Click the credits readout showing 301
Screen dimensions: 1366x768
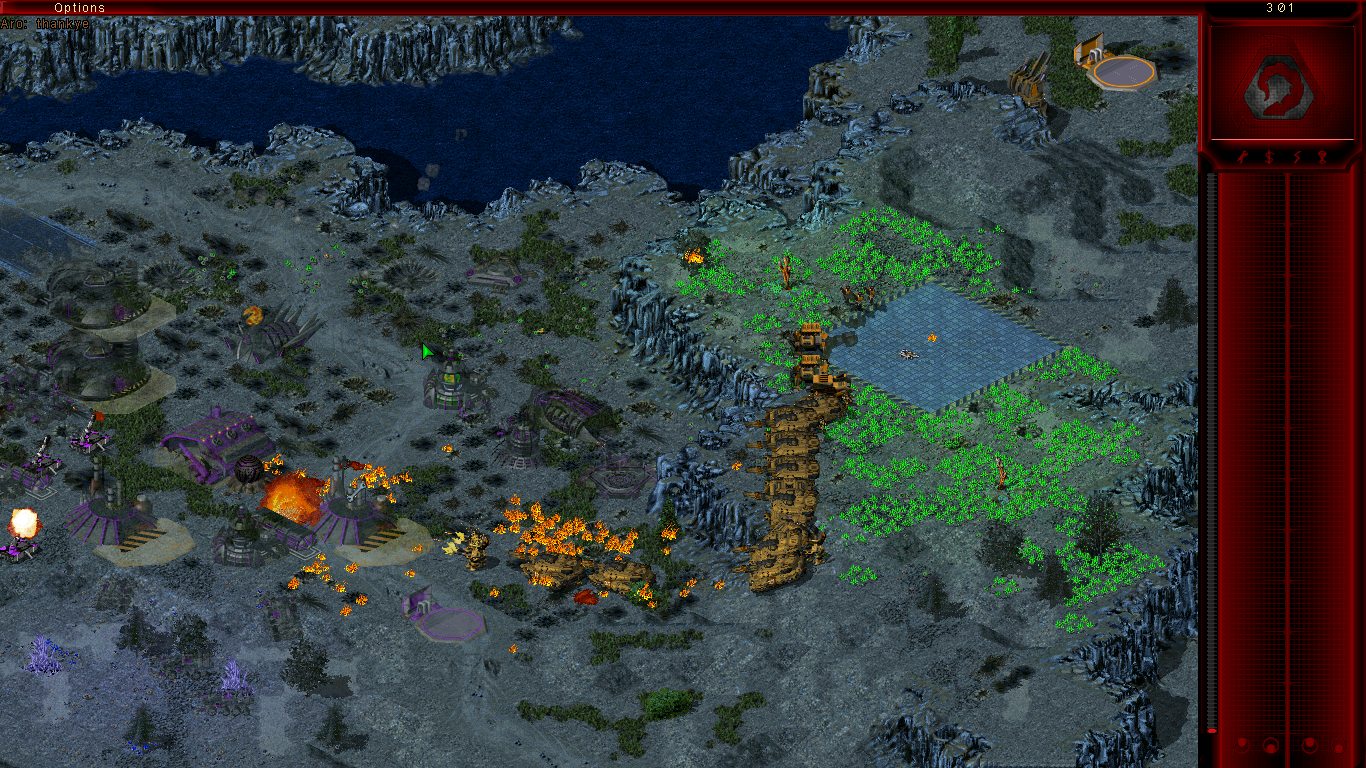1279,7
